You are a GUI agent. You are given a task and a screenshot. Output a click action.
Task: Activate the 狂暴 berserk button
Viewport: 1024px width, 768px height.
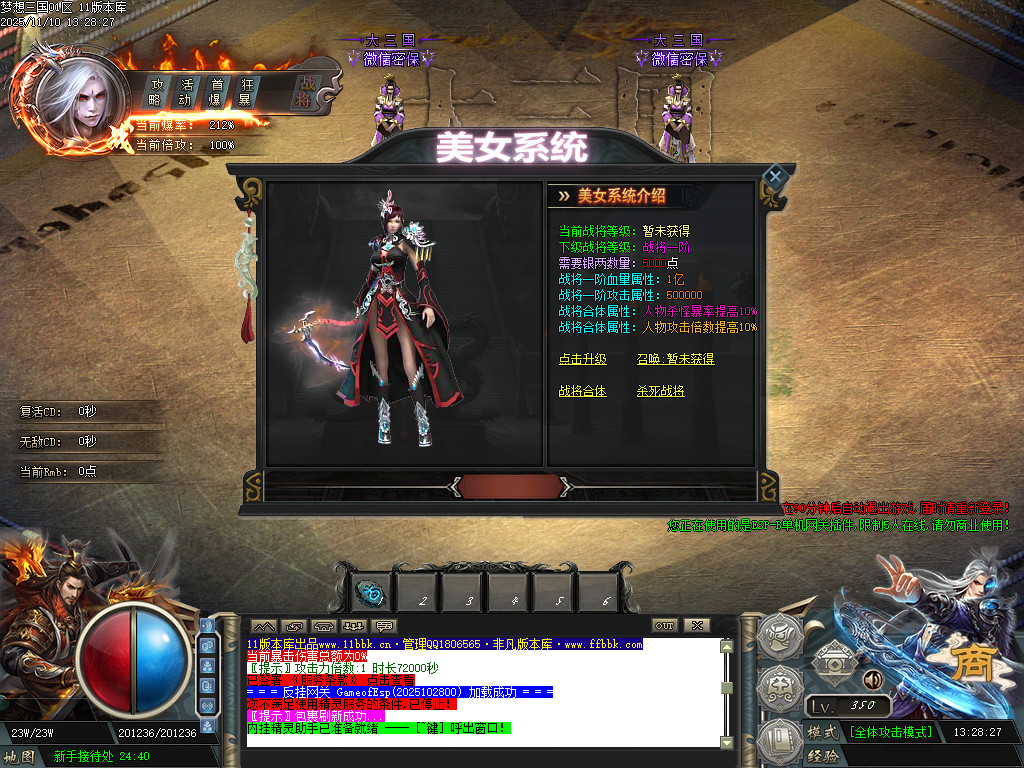coord(244,91)
